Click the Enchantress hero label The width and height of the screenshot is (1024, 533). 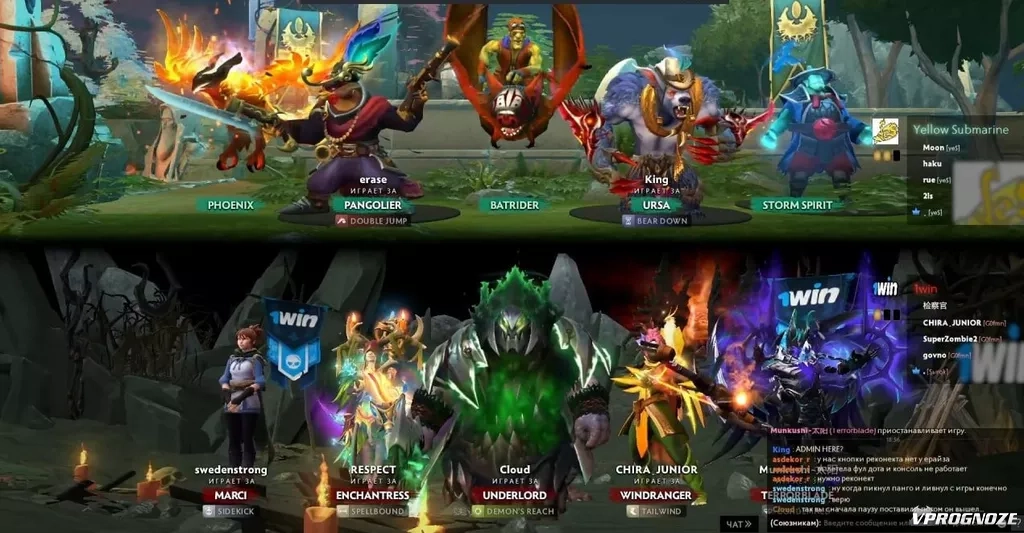(x=373, y=495)
